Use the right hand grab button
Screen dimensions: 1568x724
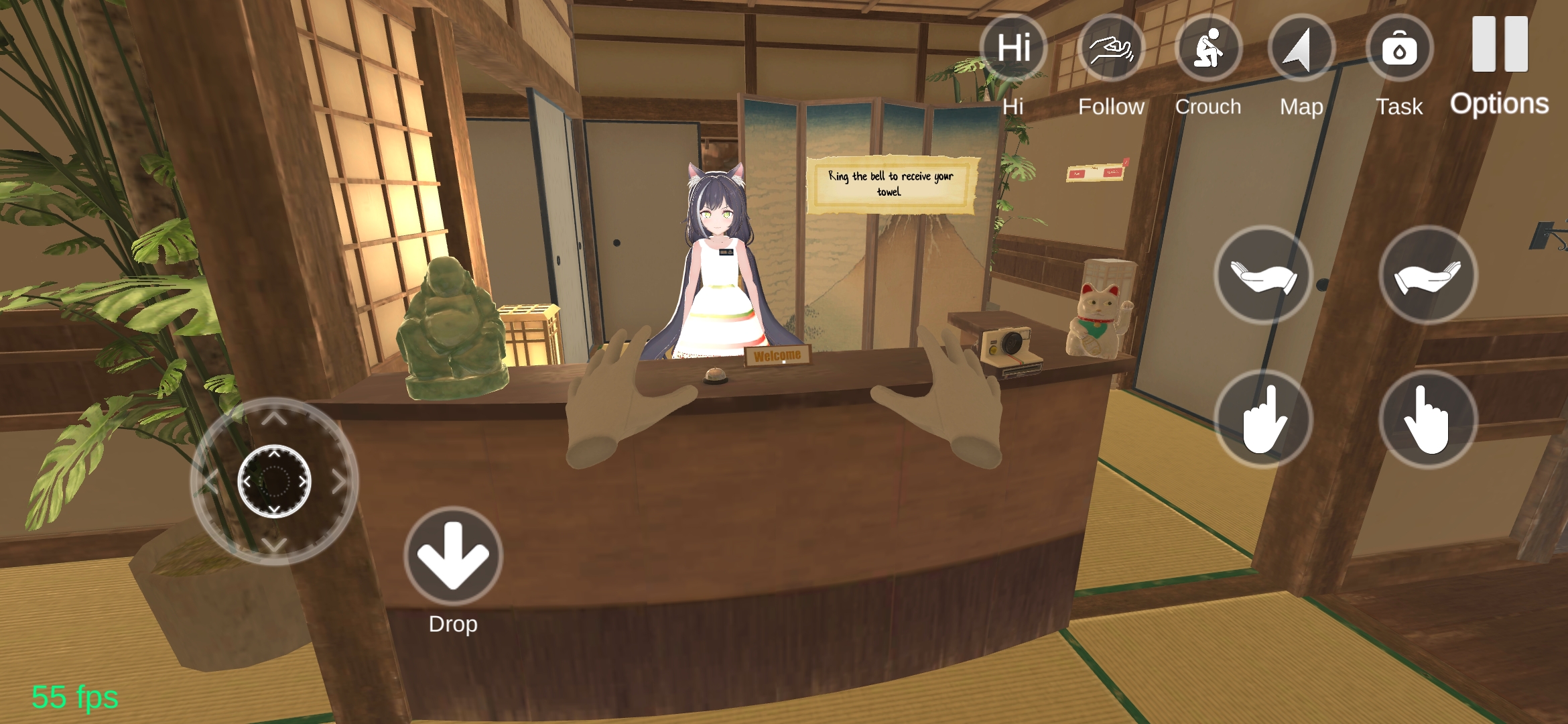[x=1428, y=275]
